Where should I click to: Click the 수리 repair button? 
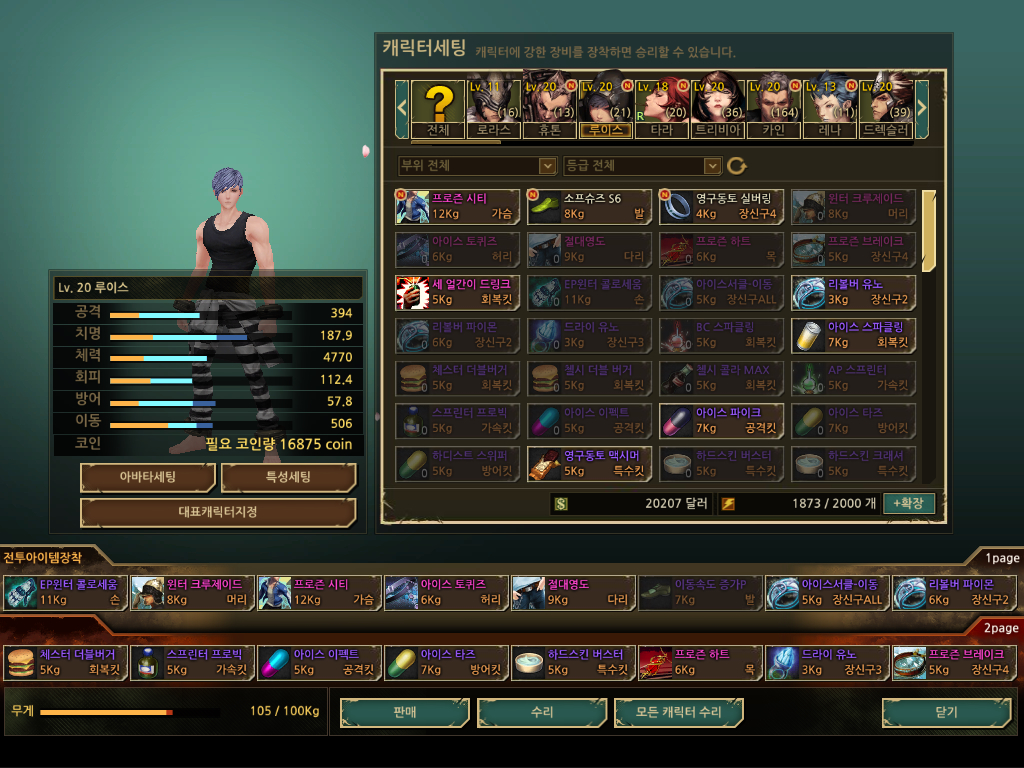[541, 712]
